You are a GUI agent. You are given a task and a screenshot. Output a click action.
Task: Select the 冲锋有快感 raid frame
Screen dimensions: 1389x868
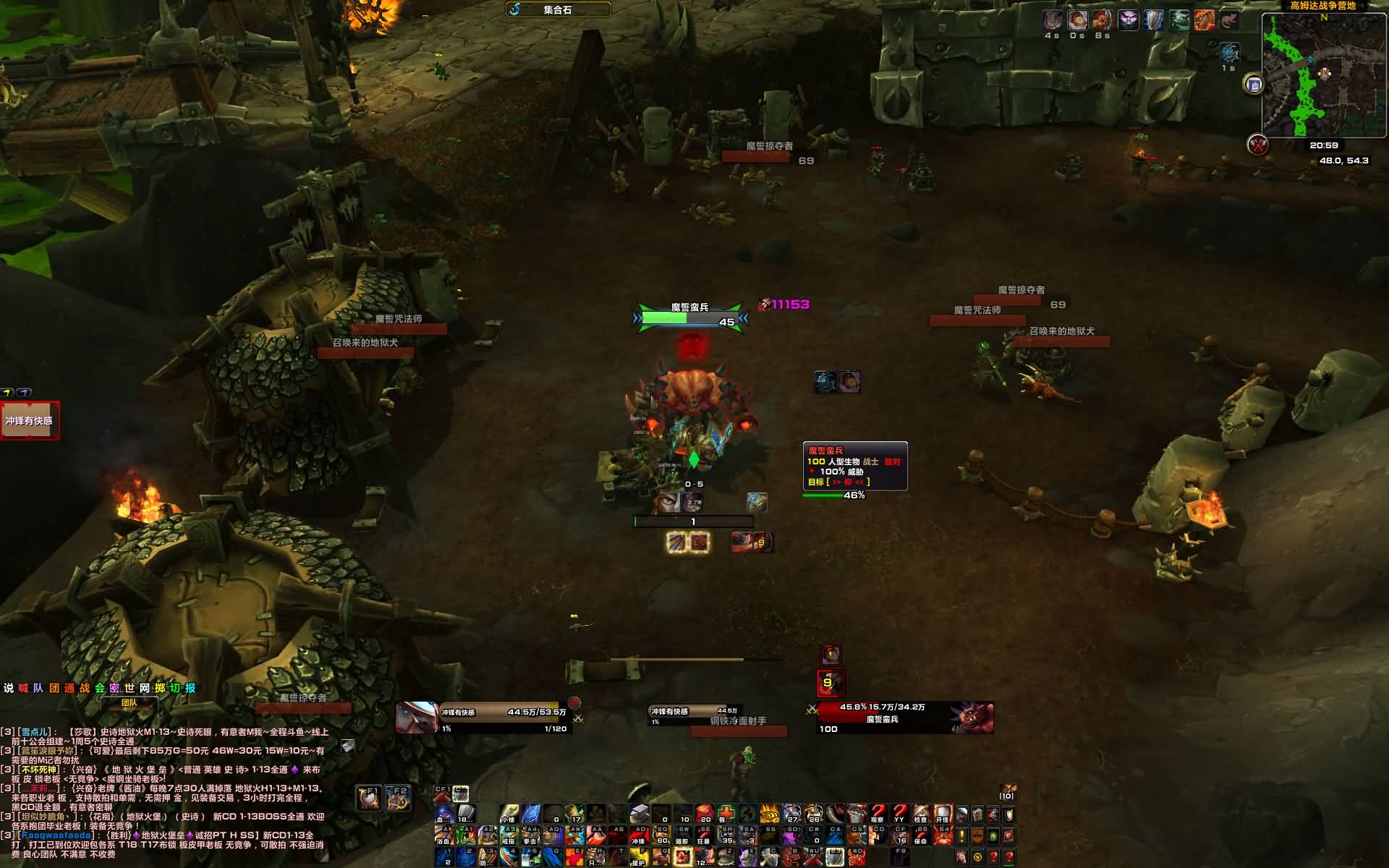pos(30,421)
